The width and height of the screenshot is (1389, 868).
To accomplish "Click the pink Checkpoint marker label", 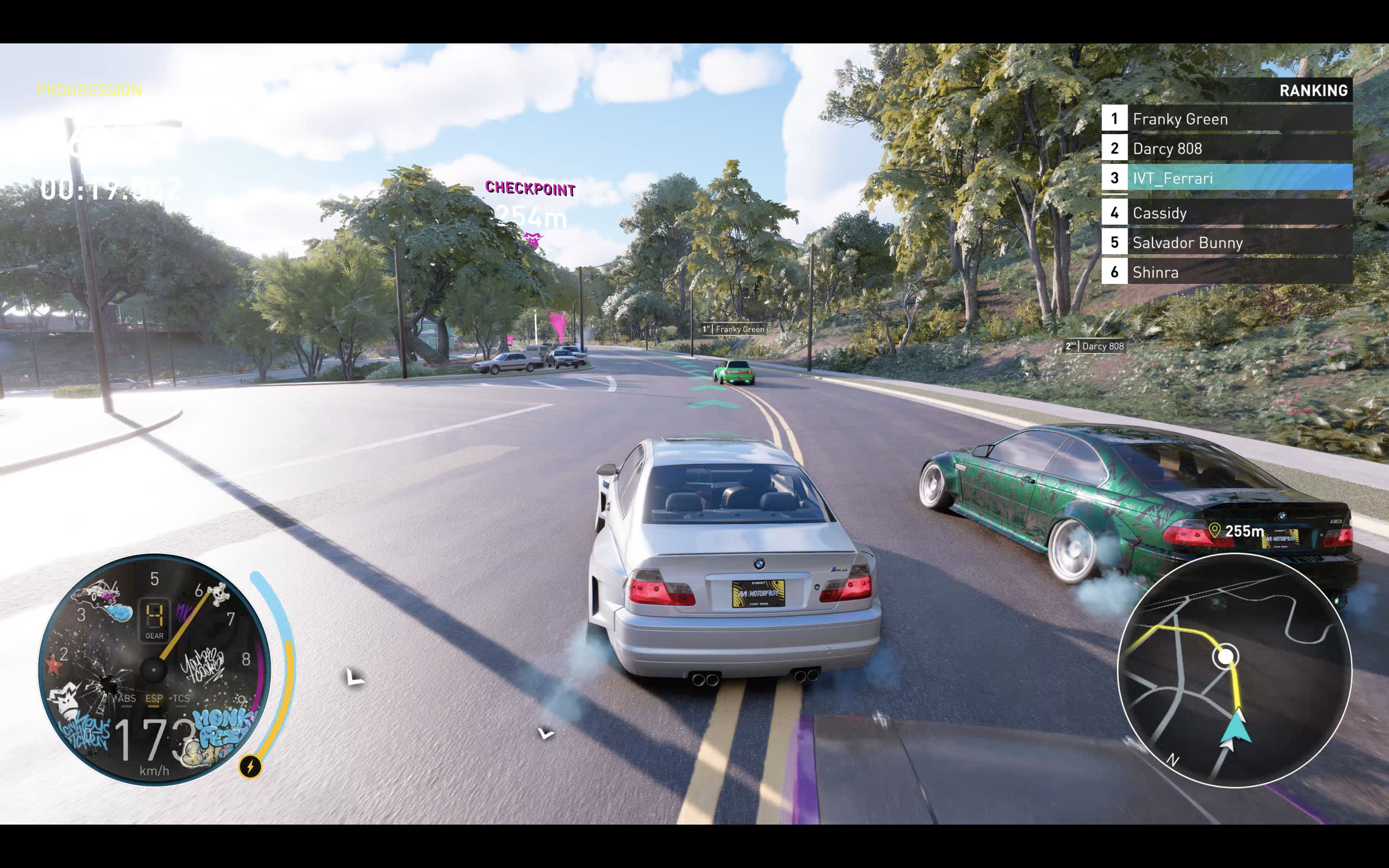I will (x=530, y=189).
